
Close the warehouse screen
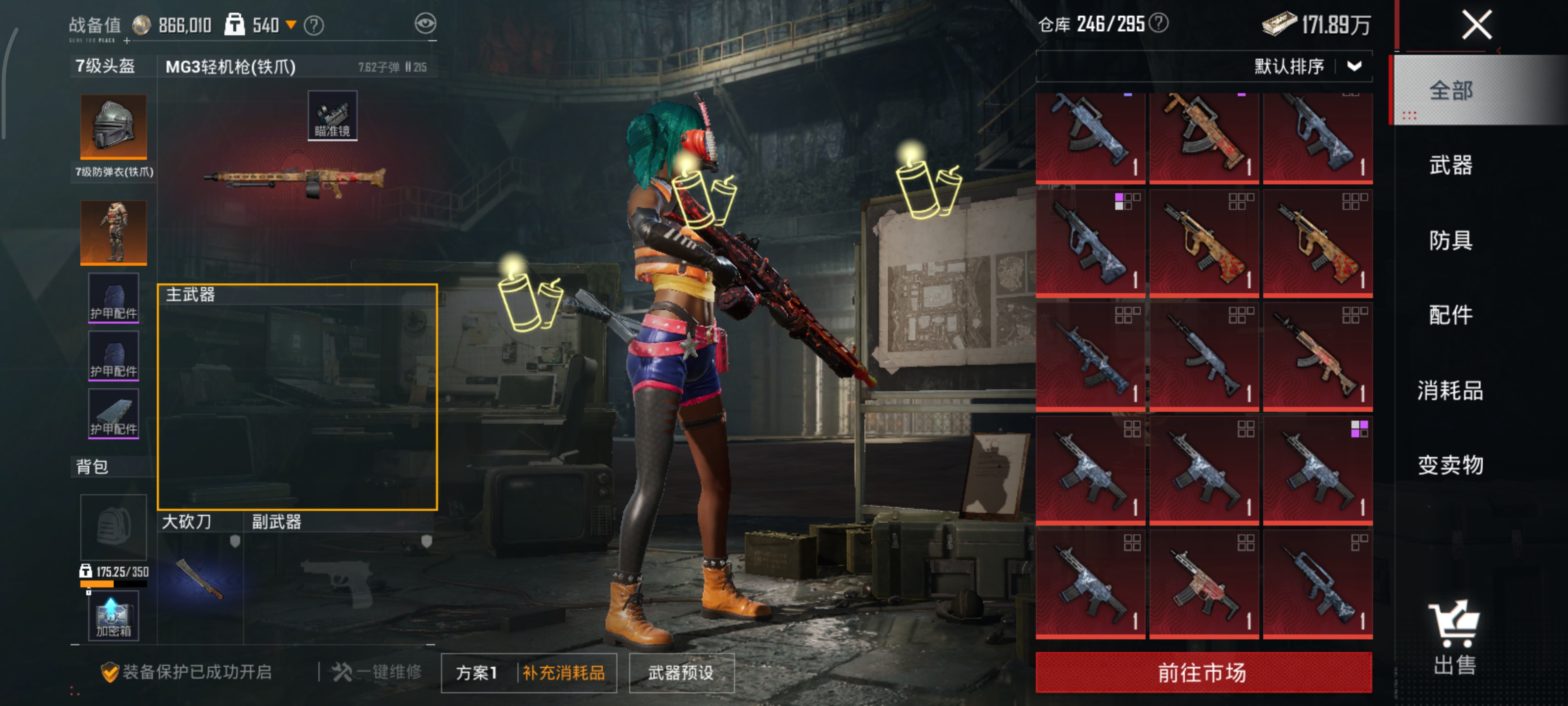[1476, 25]
